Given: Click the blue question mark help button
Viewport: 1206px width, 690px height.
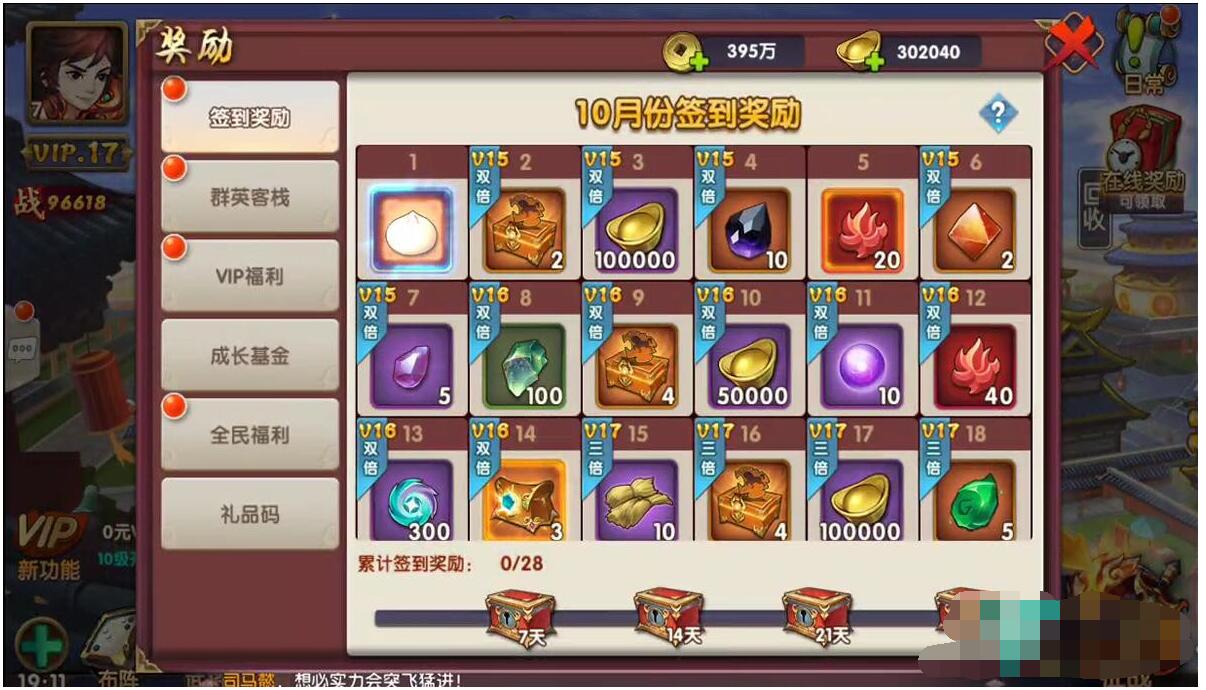Looking at the screenshot, I should click(997, 113).
